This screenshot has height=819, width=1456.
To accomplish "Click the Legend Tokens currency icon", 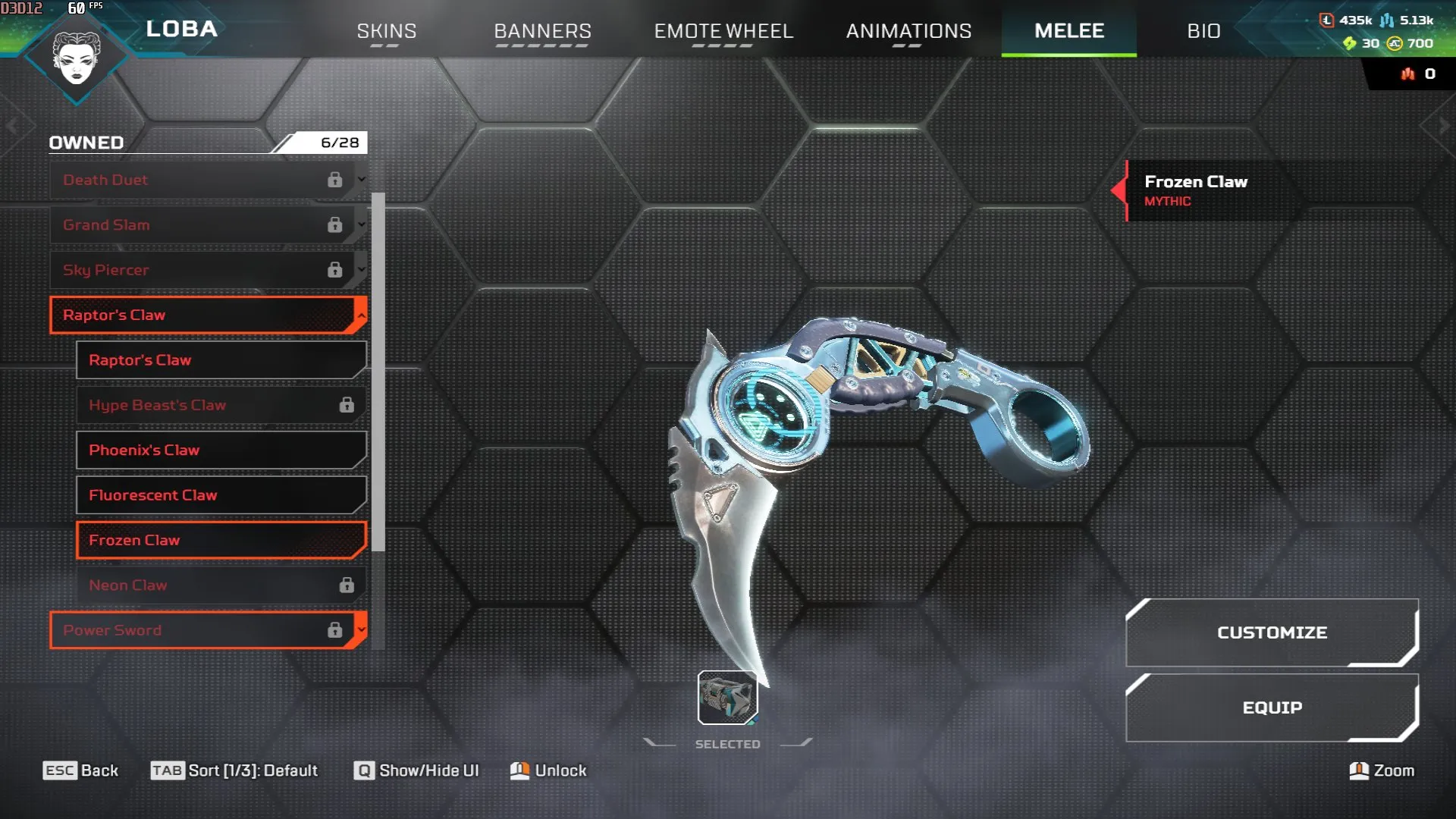I will (x=1327, y=22).
